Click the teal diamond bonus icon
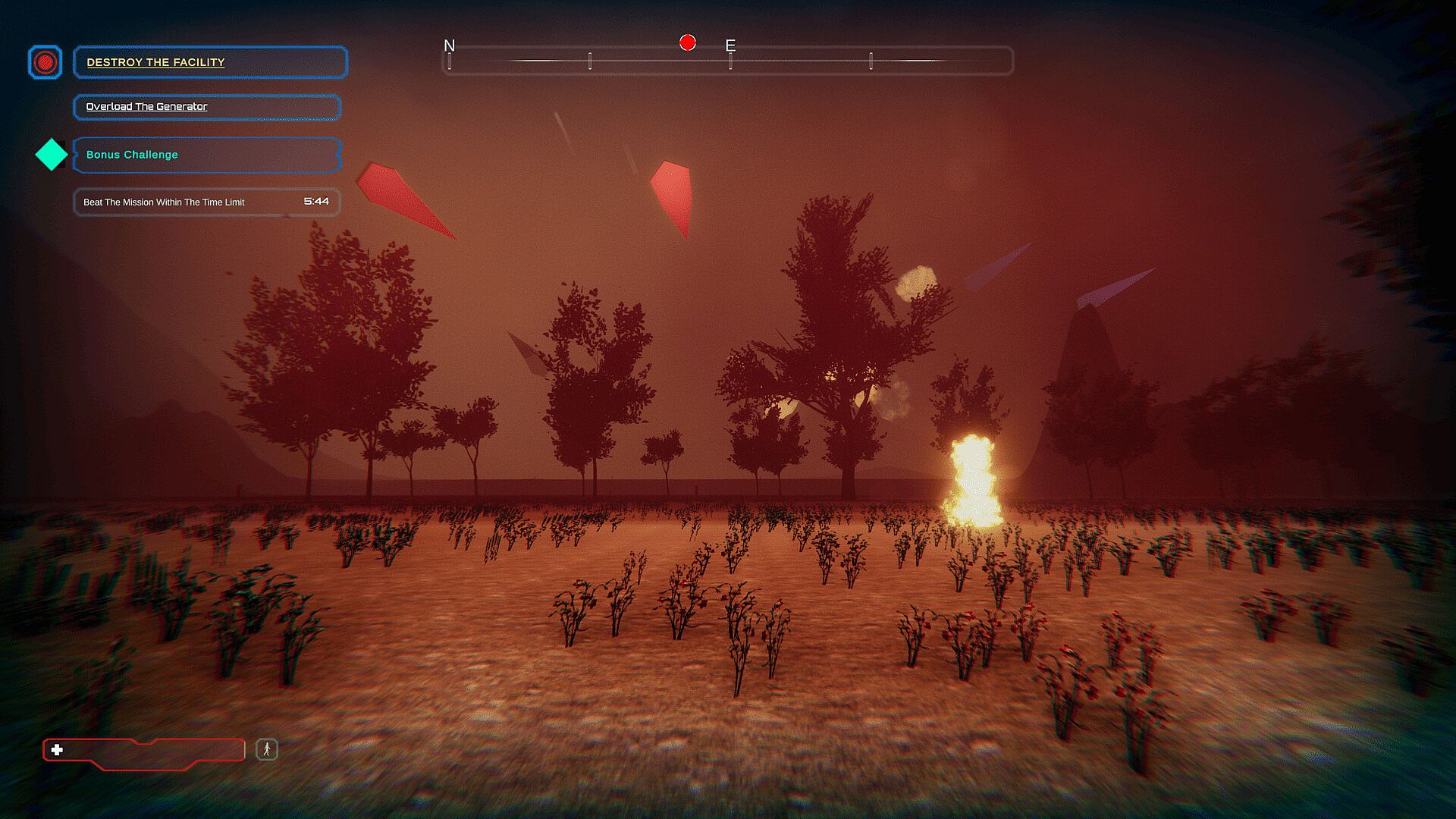 coord(52,155)
